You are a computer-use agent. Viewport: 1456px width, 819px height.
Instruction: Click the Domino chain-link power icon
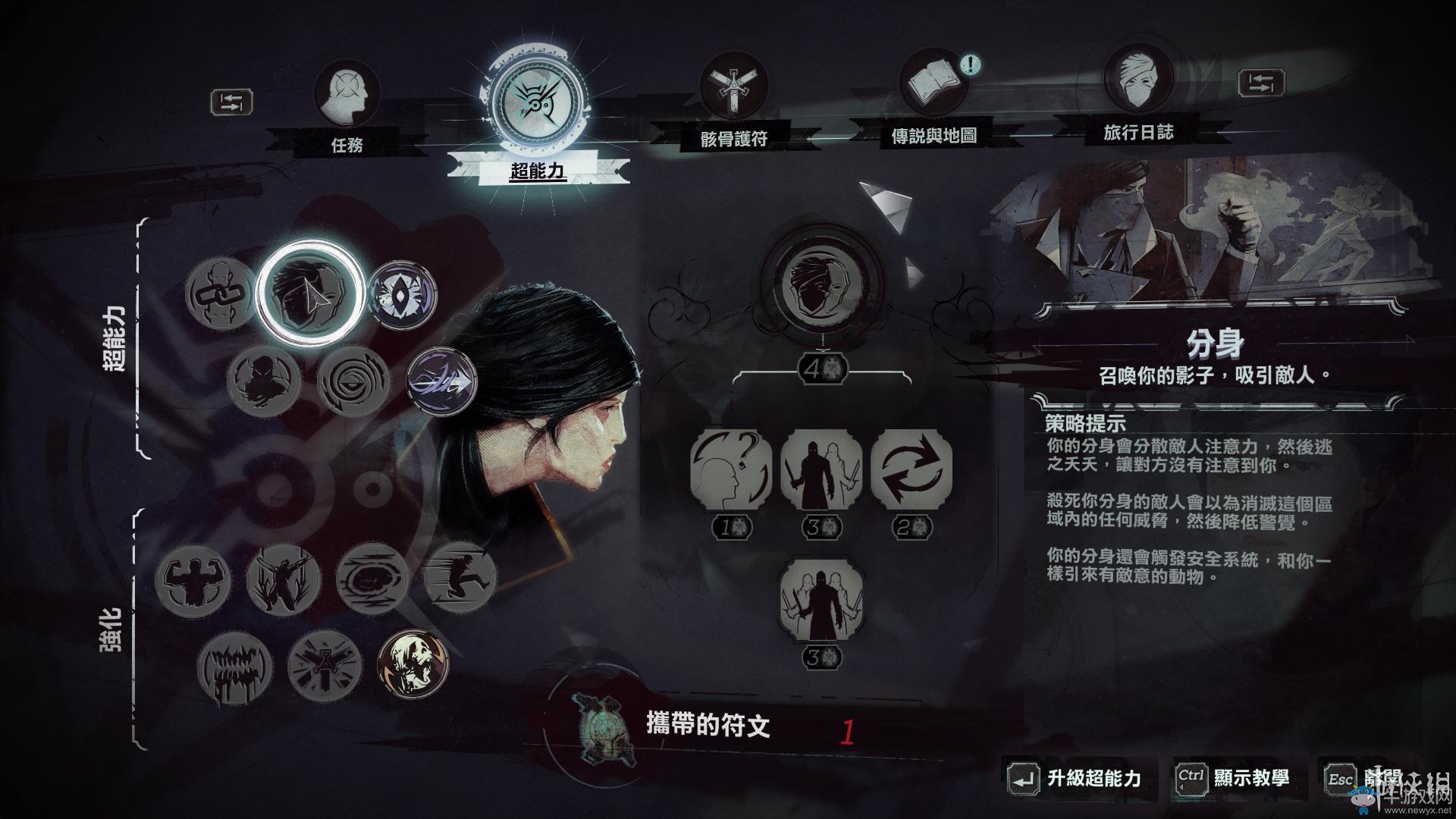[220, 294]
